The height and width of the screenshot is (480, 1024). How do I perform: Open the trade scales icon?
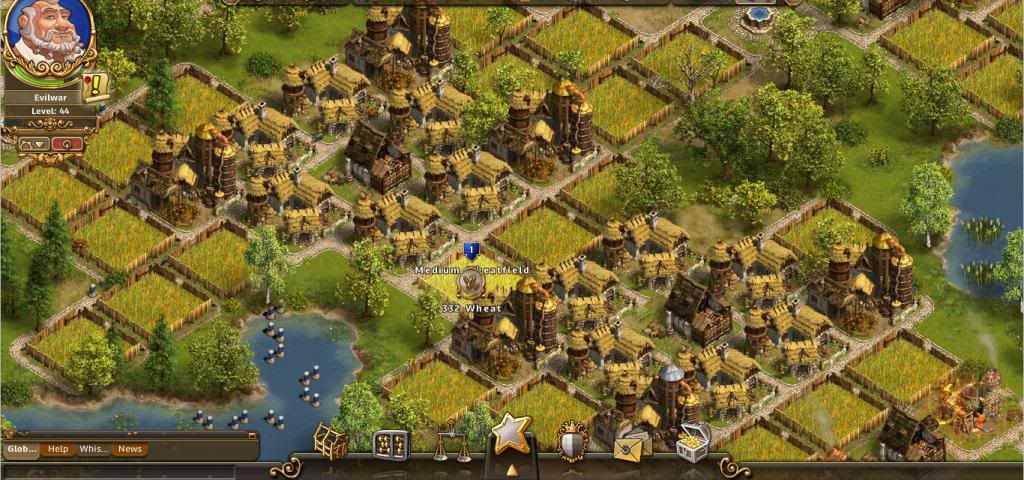451,444
